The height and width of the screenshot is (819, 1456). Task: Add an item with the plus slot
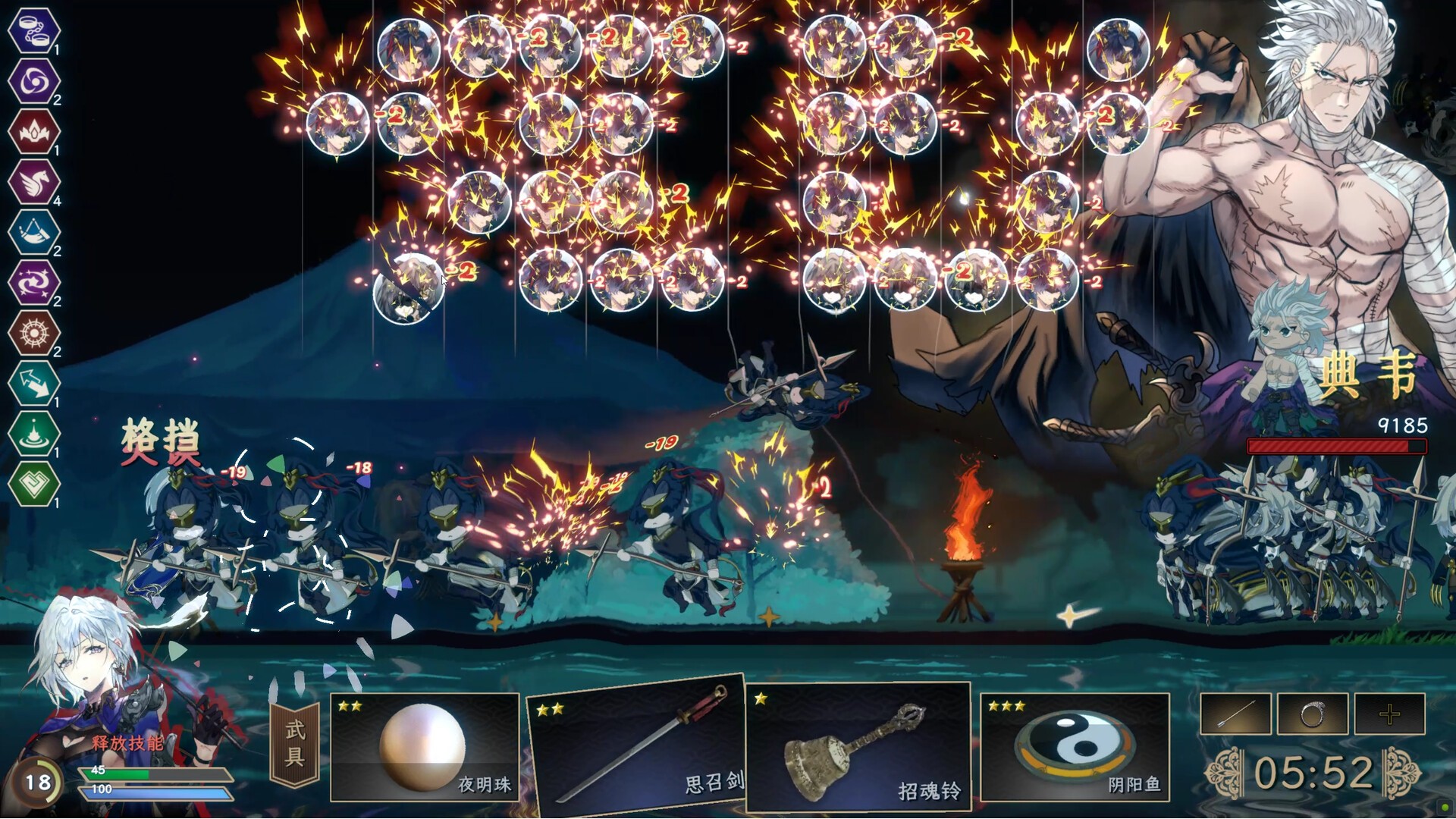1389,714
